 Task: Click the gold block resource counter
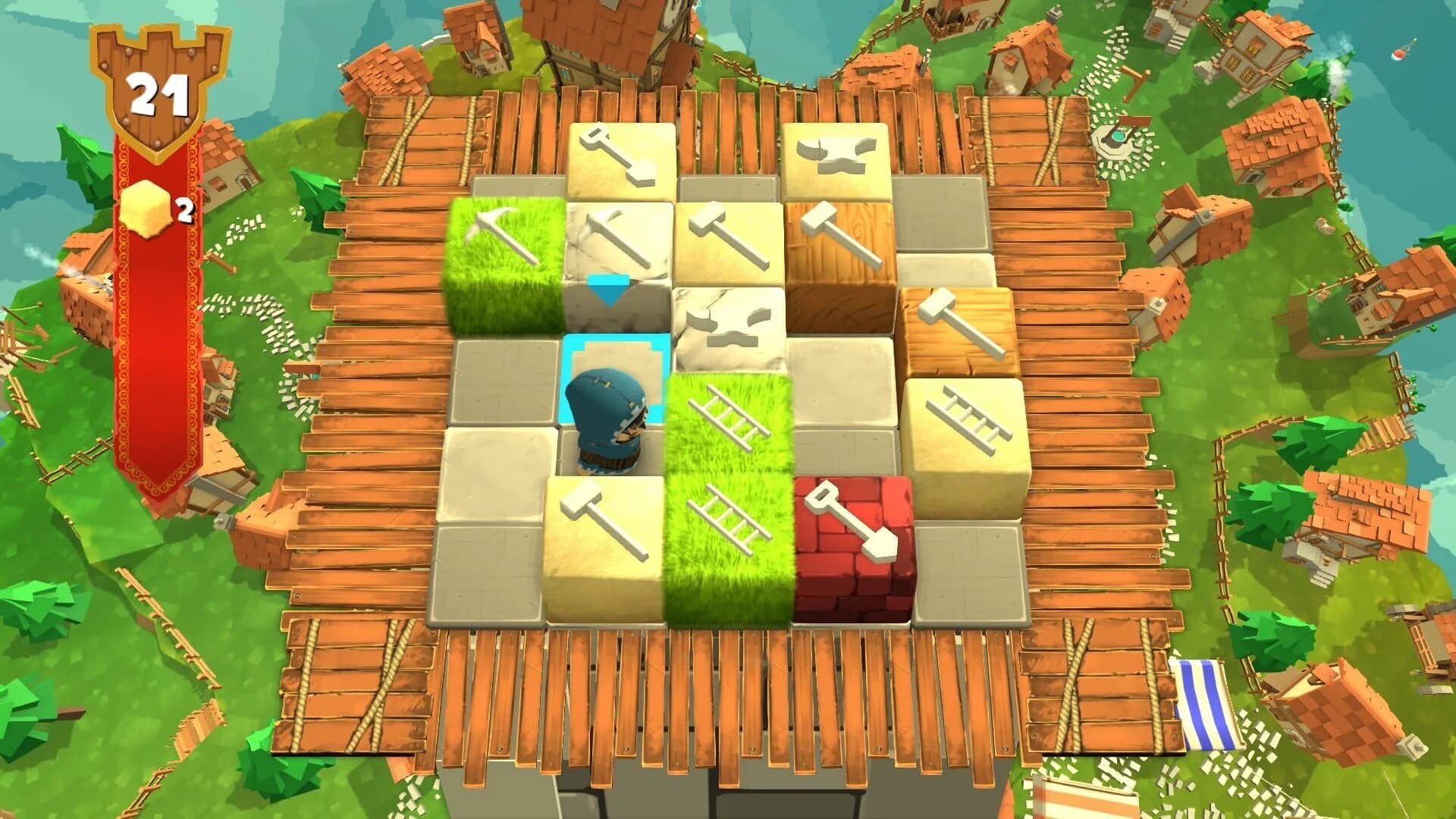click(152, 209)
